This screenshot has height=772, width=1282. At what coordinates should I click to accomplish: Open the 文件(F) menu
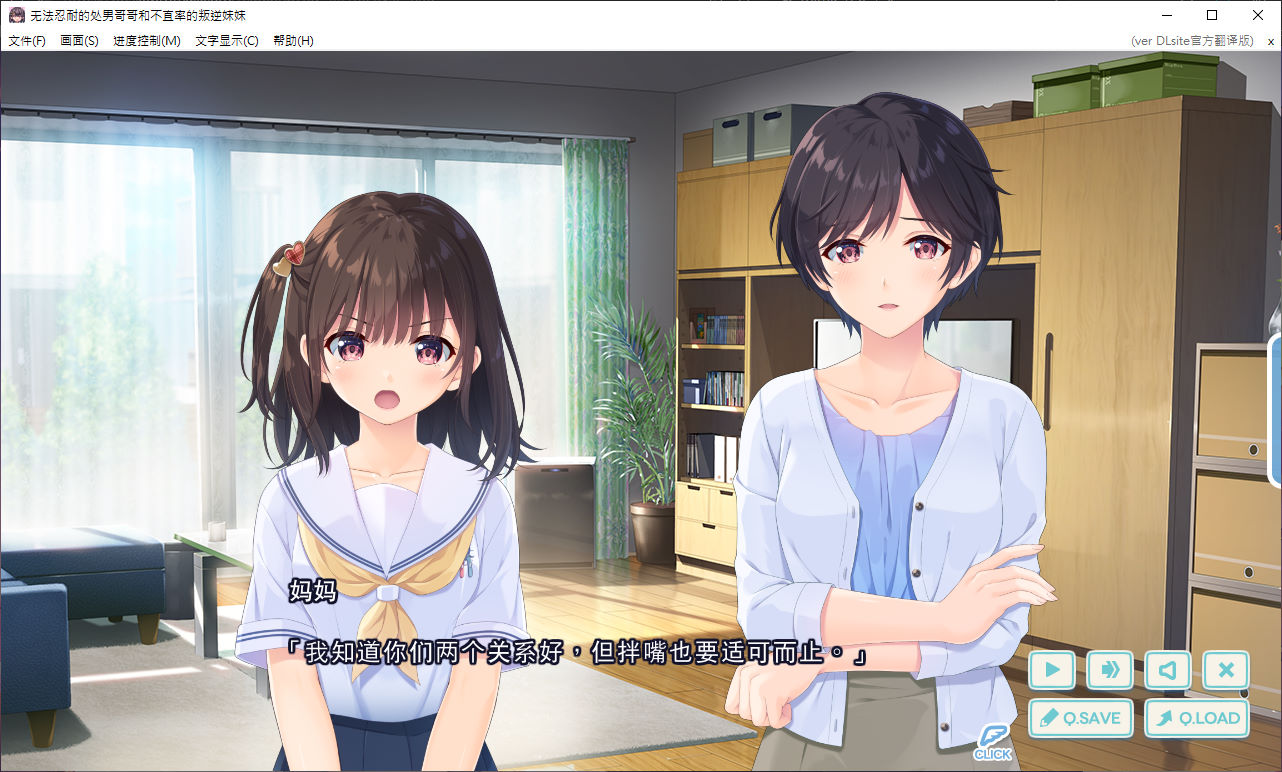(x=27, y=41)
